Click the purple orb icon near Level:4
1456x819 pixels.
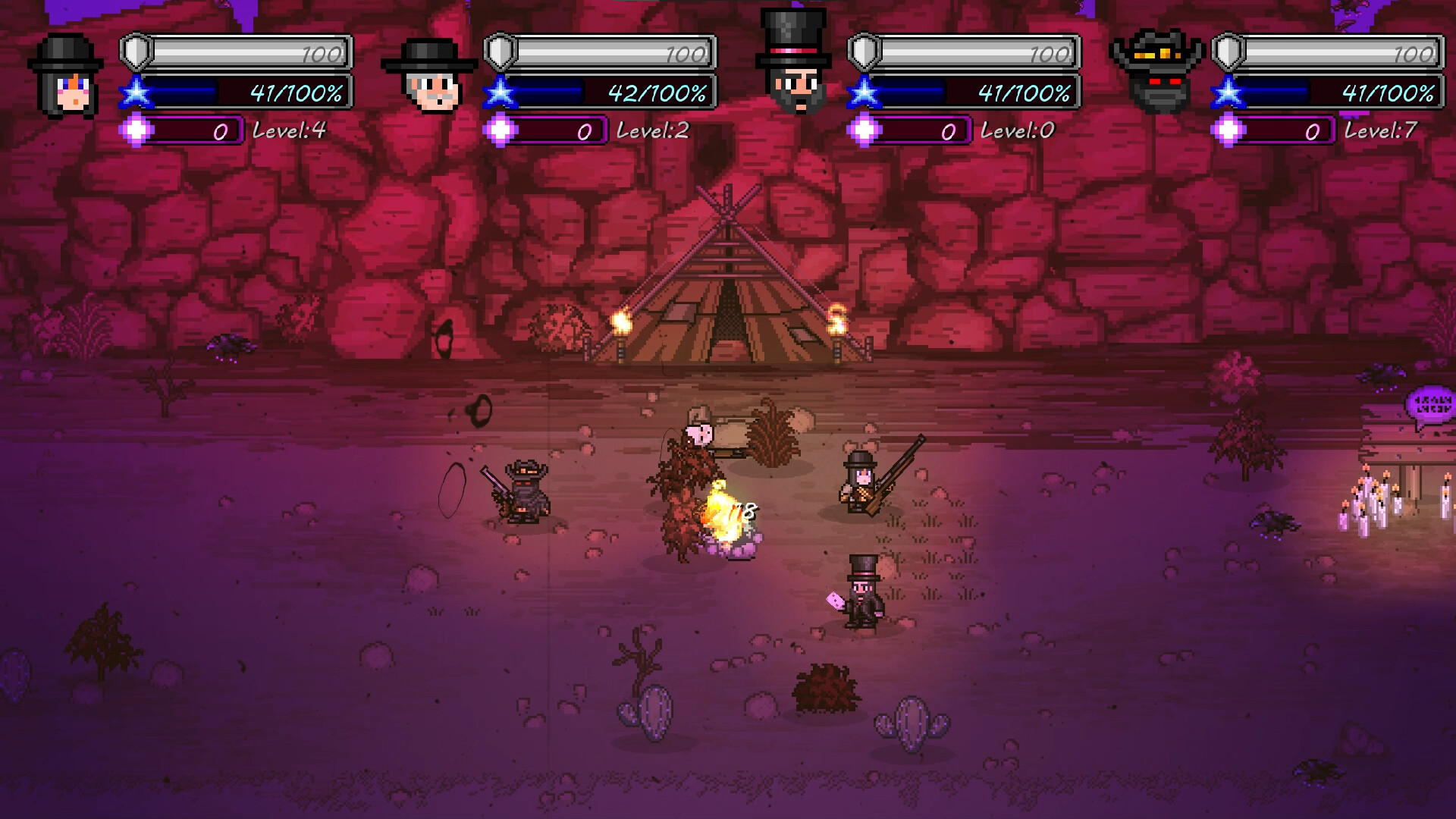coord(136,130)
